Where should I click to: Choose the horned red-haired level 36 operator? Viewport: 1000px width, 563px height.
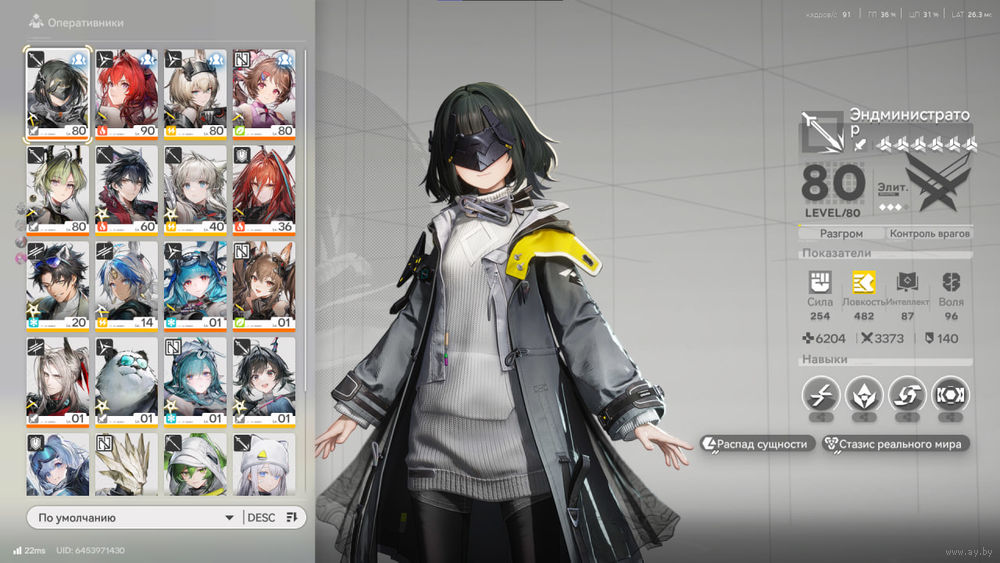(264, 189)
